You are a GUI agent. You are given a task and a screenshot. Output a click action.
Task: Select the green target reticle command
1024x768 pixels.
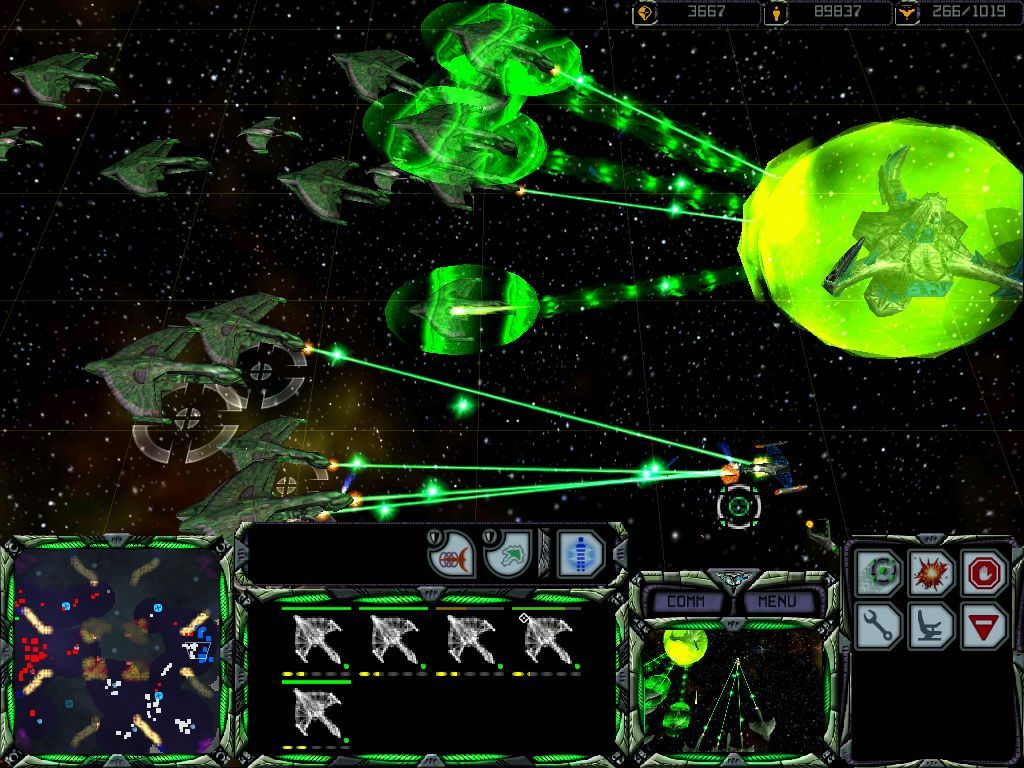(879, 573)
